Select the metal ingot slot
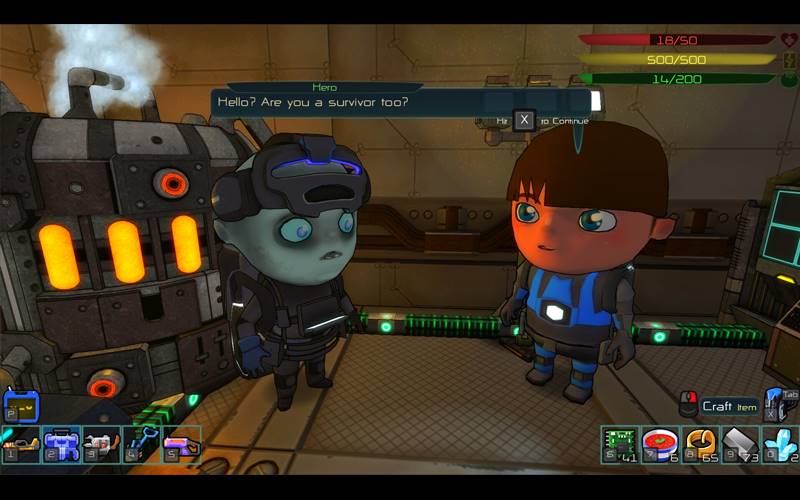This screenshot has height=500, width=800. (740, 444)
